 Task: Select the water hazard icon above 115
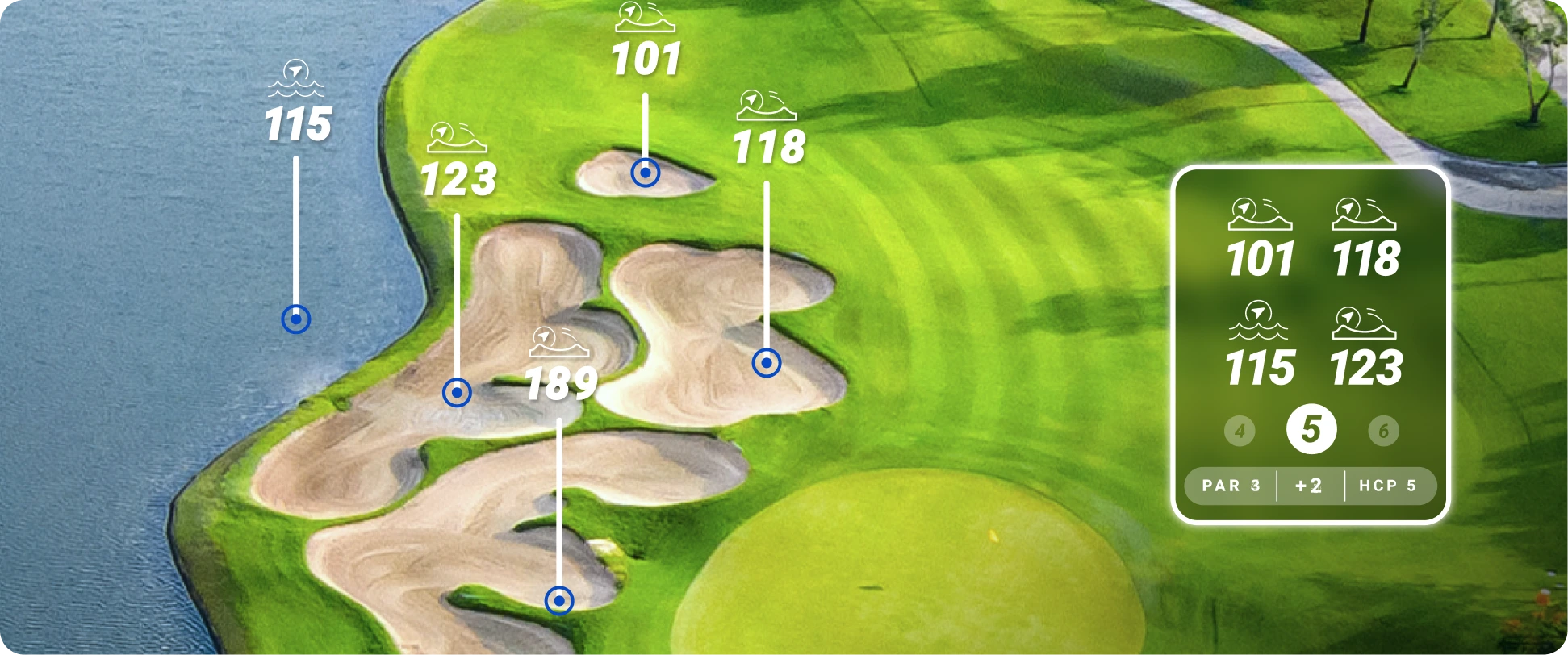click(296, 81)
